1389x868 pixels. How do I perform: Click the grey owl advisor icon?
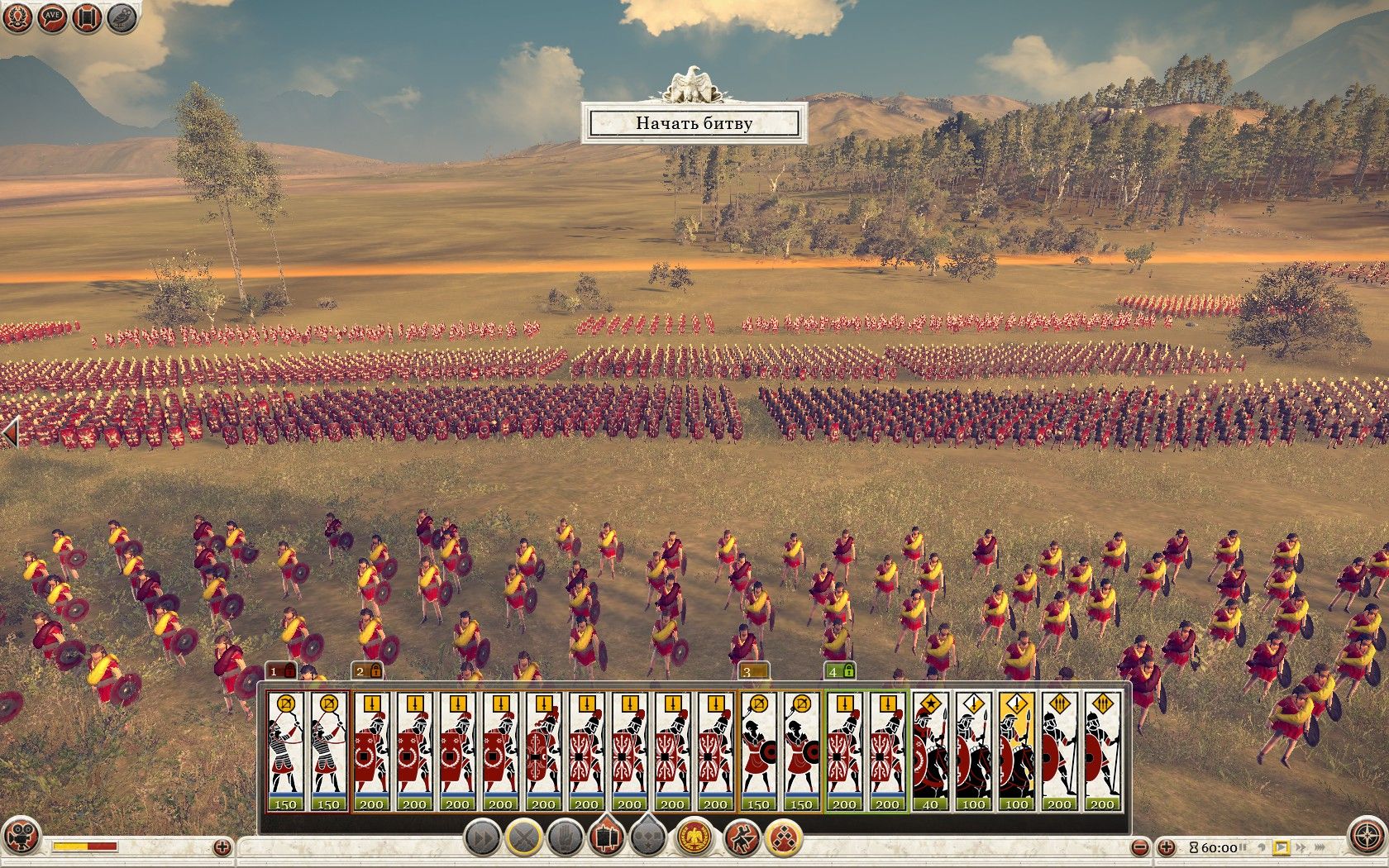[x=122, y=17]
